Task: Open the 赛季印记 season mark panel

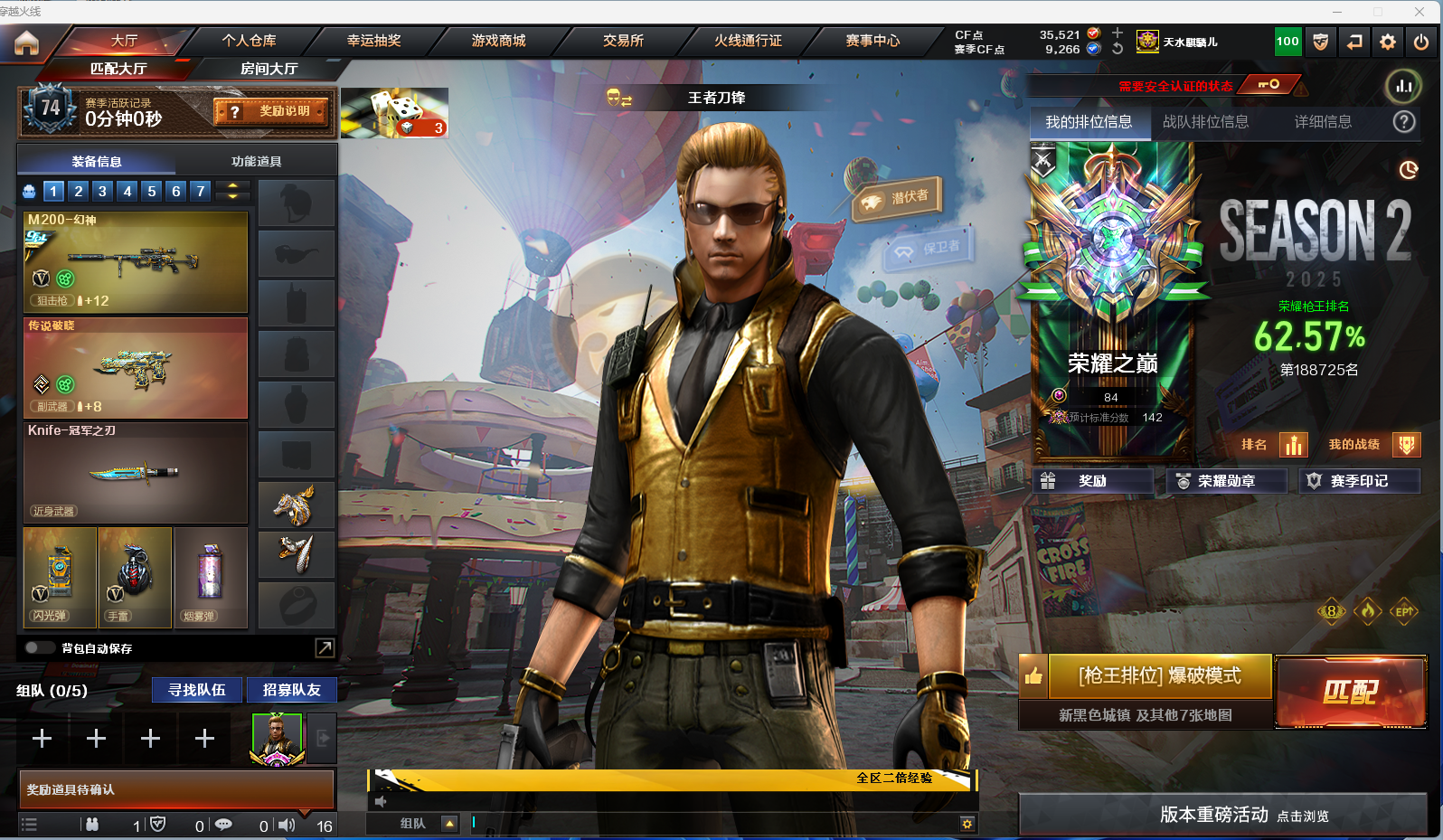Action: tap(1358, 481)
